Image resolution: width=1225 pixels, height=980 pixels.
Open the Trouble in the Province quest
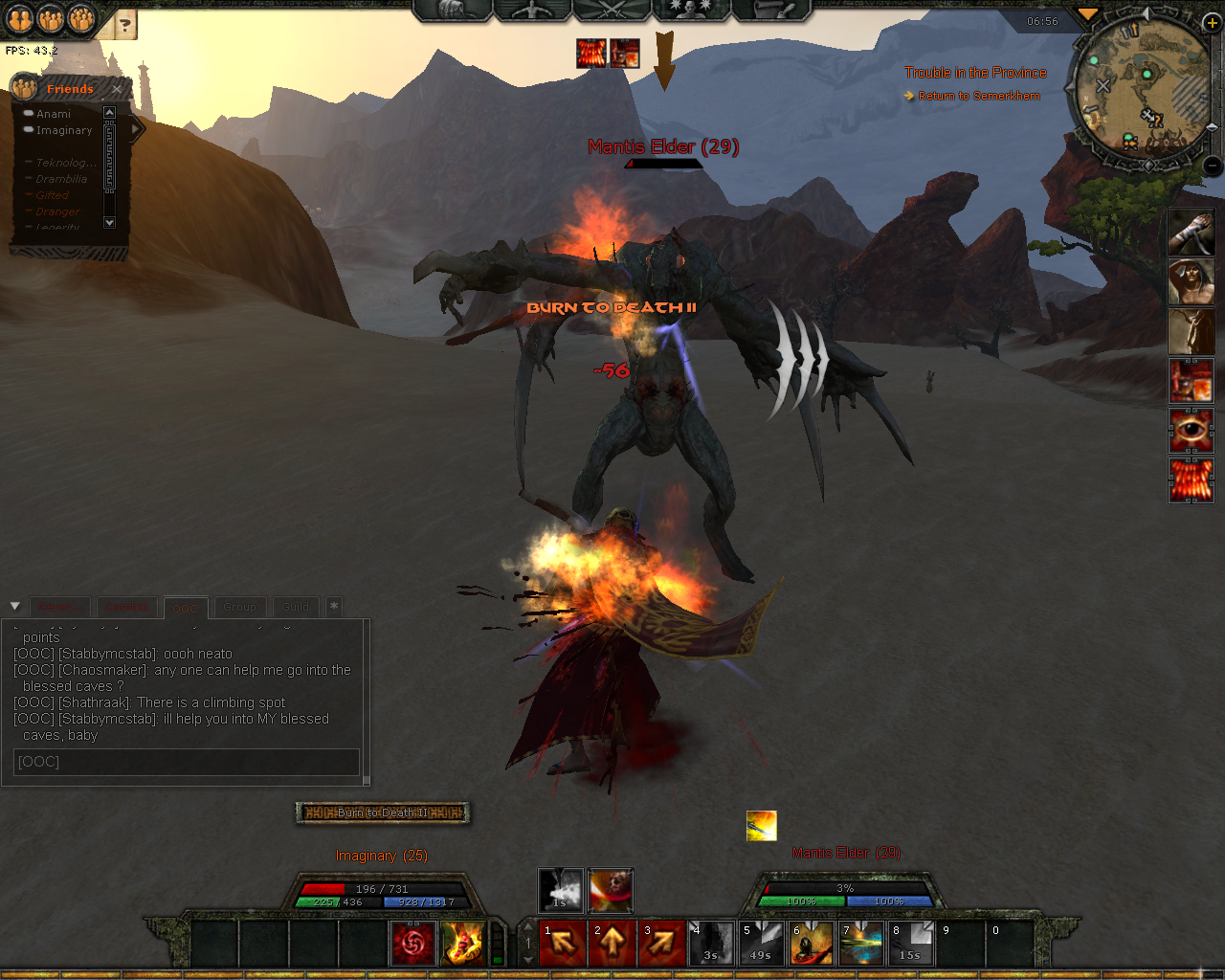tap(975, 73)
